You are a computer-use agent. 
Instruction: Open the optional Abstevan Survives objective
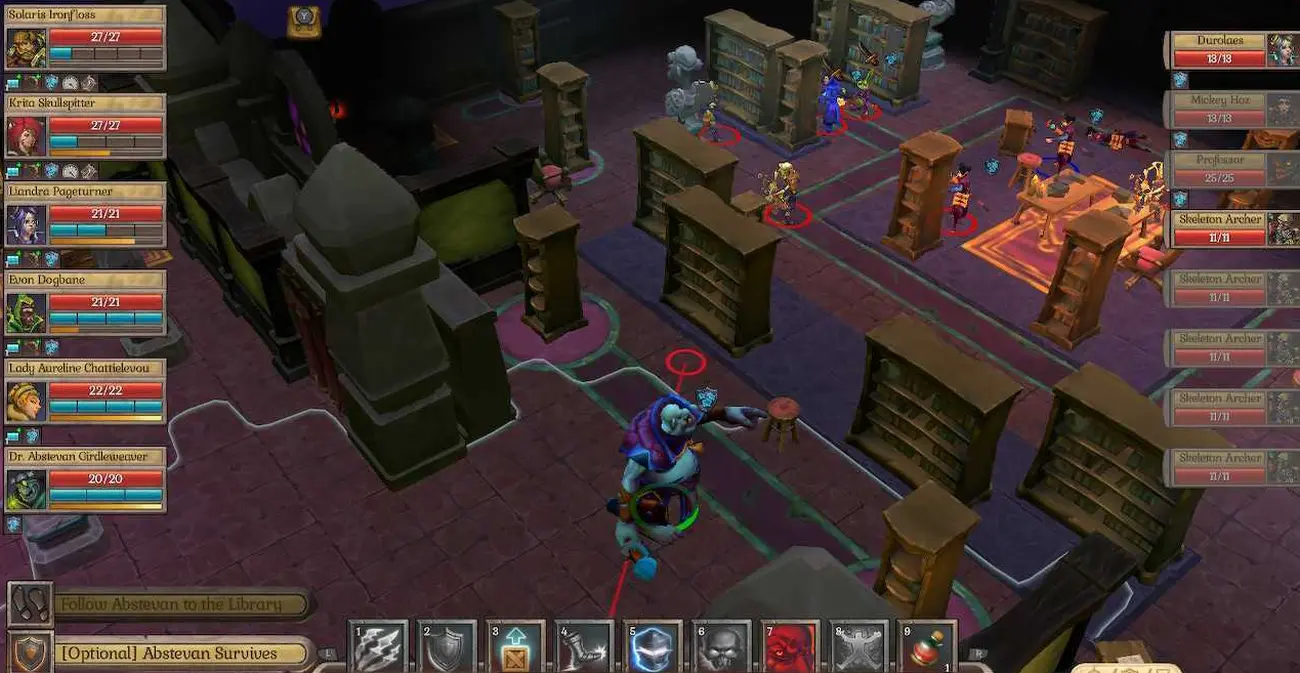coord(168,653)
